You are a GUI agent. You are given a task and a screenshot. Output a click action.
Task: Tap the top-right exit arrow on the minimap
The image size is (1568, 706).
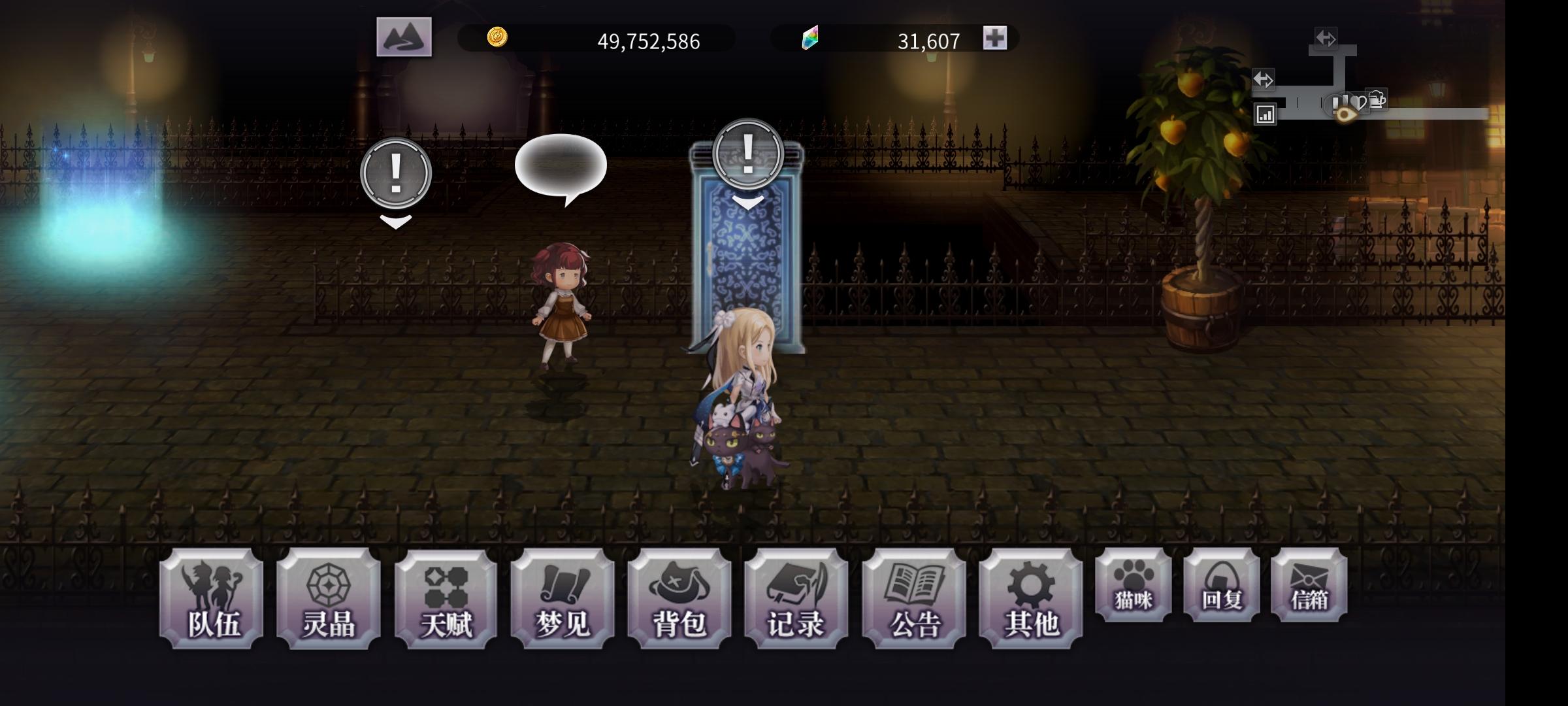(1326, 38)
